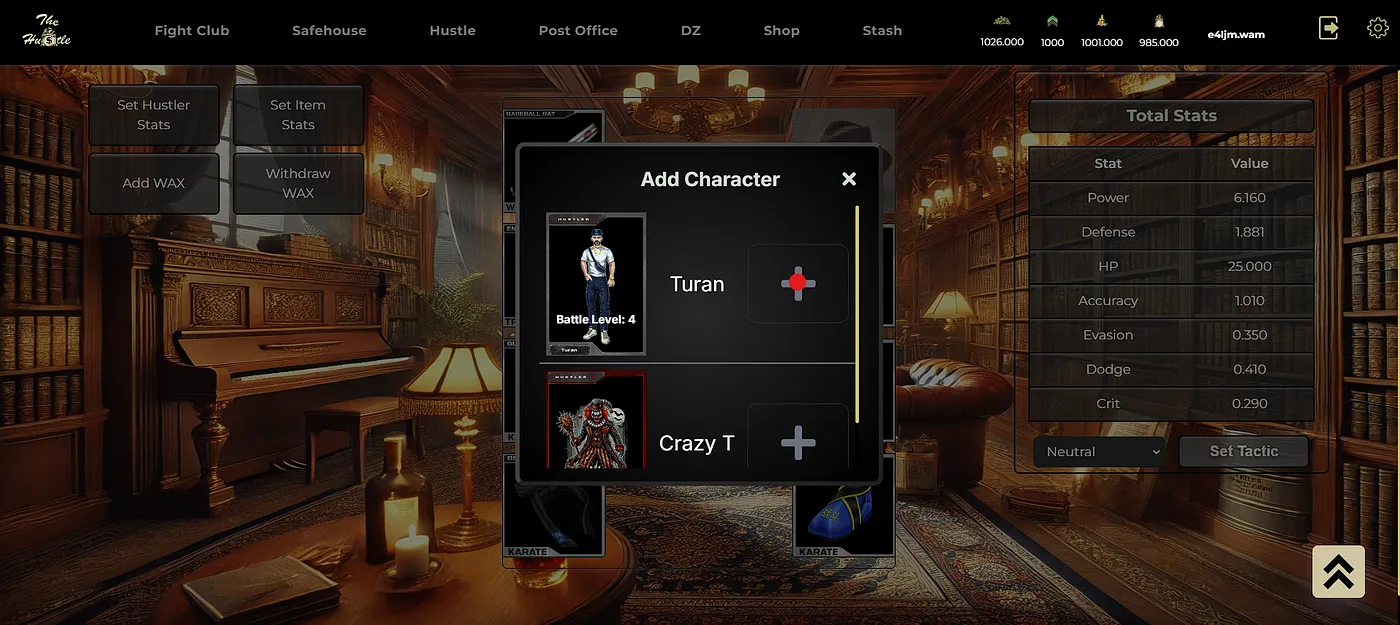Open the Stash

[882, 31]
